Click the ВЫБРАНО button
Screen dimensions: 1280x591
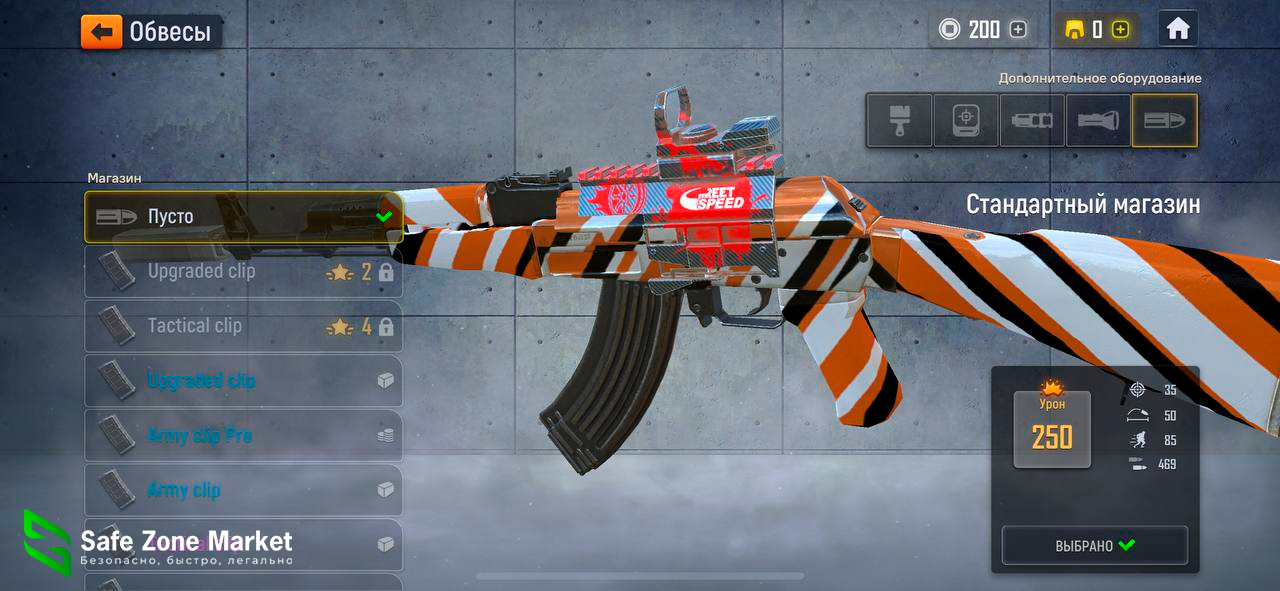[1095, 546]
